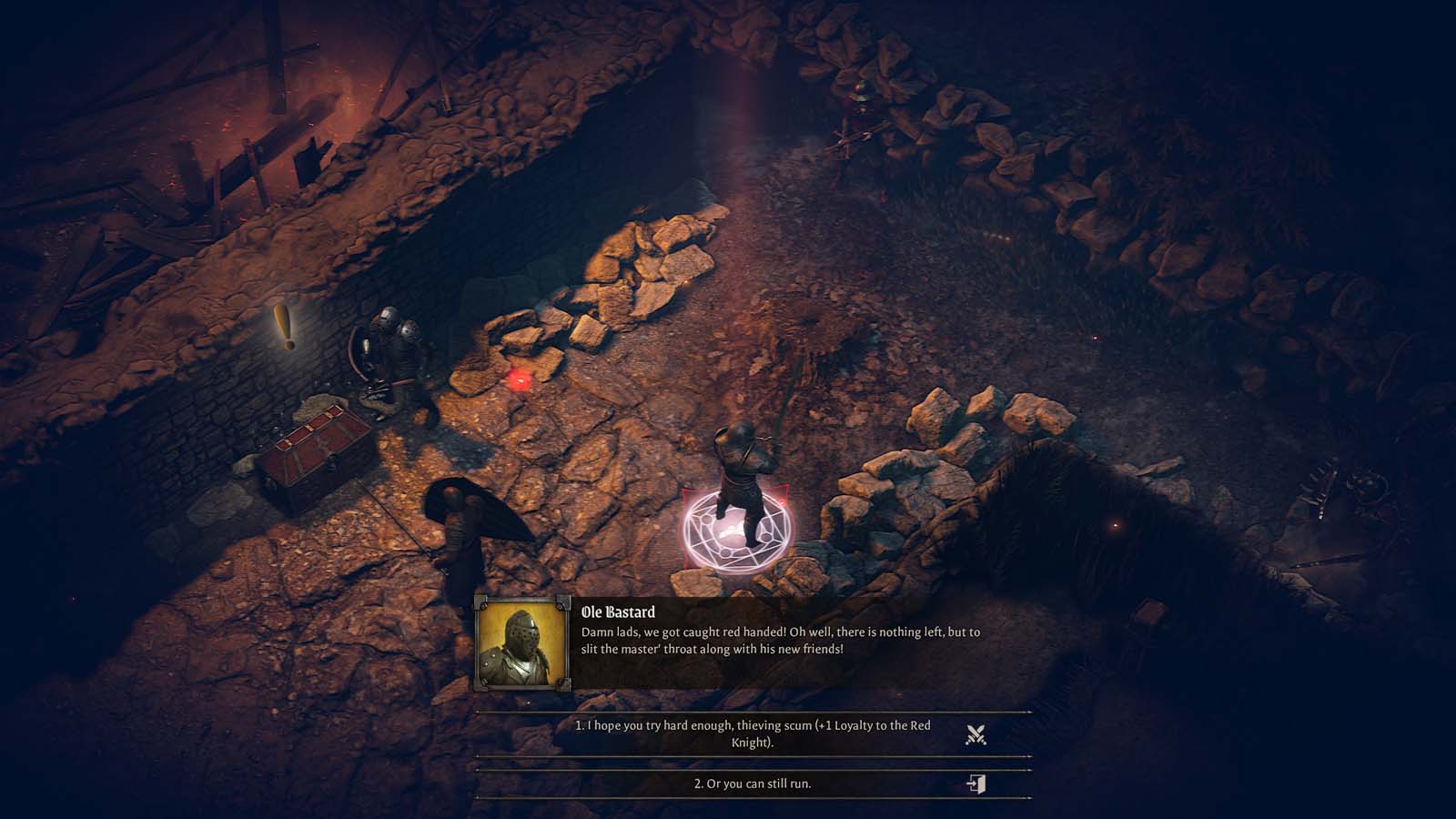Viewport: 1456px width, 819px height.
Task: Click the dialogue text about slitting throats
Action: (x=783, y=648)
